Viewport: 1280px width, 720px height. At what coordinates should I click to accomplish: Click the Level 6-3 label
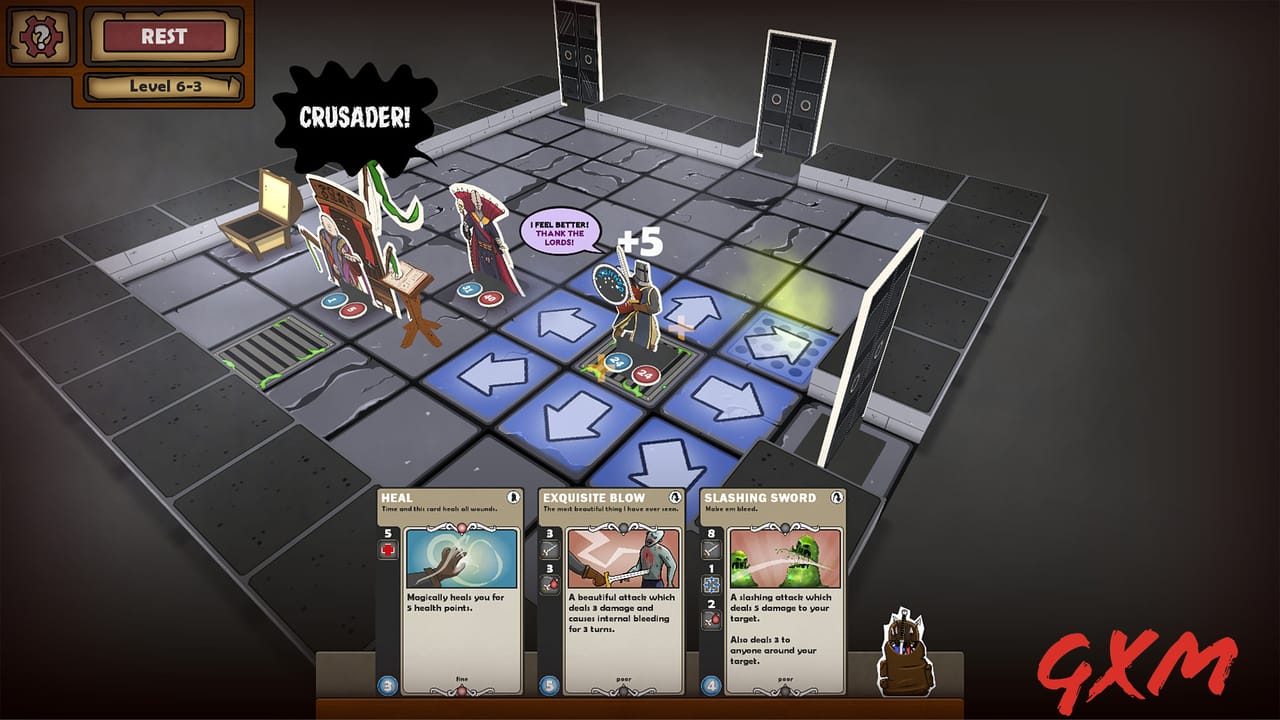click(x=163, y=86)
